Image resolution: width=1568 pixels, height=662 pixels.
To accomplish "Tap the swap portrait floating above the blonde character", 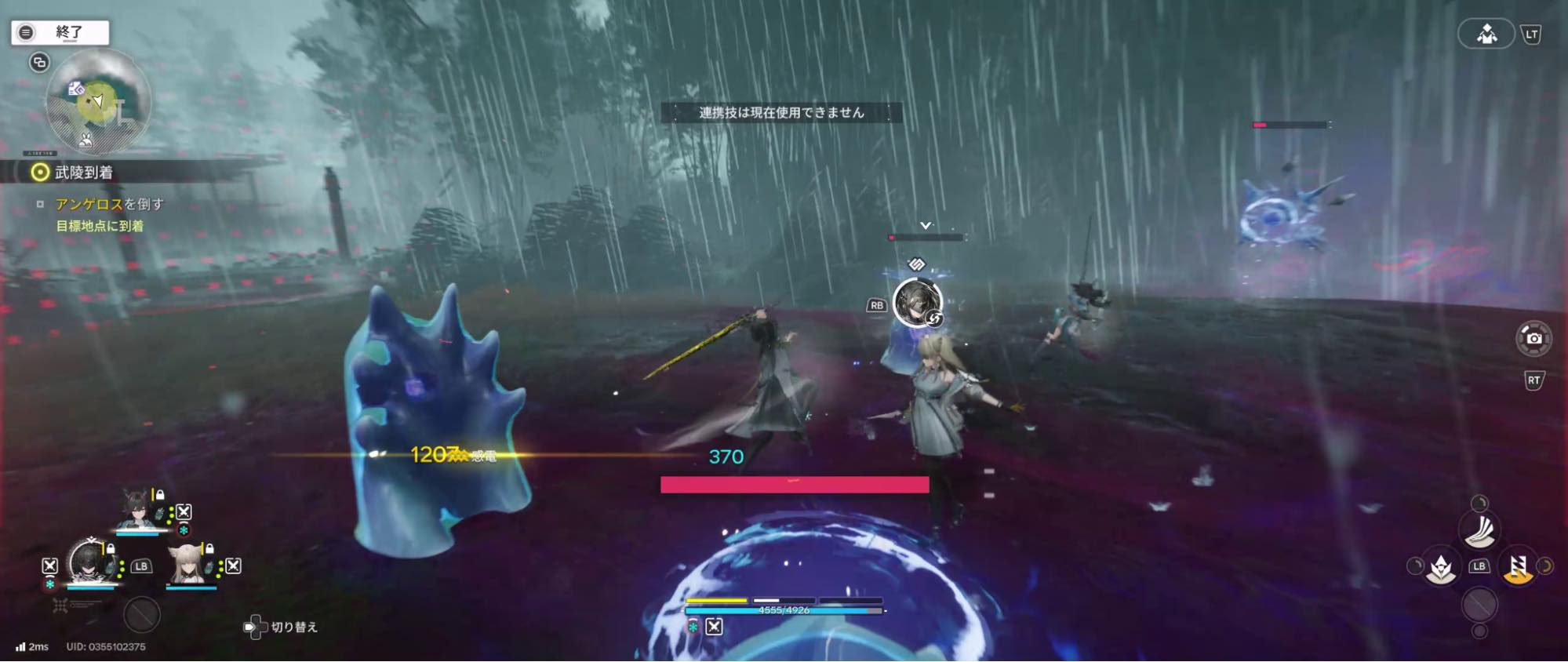I will pyautogui.click(x=917, y=302).
